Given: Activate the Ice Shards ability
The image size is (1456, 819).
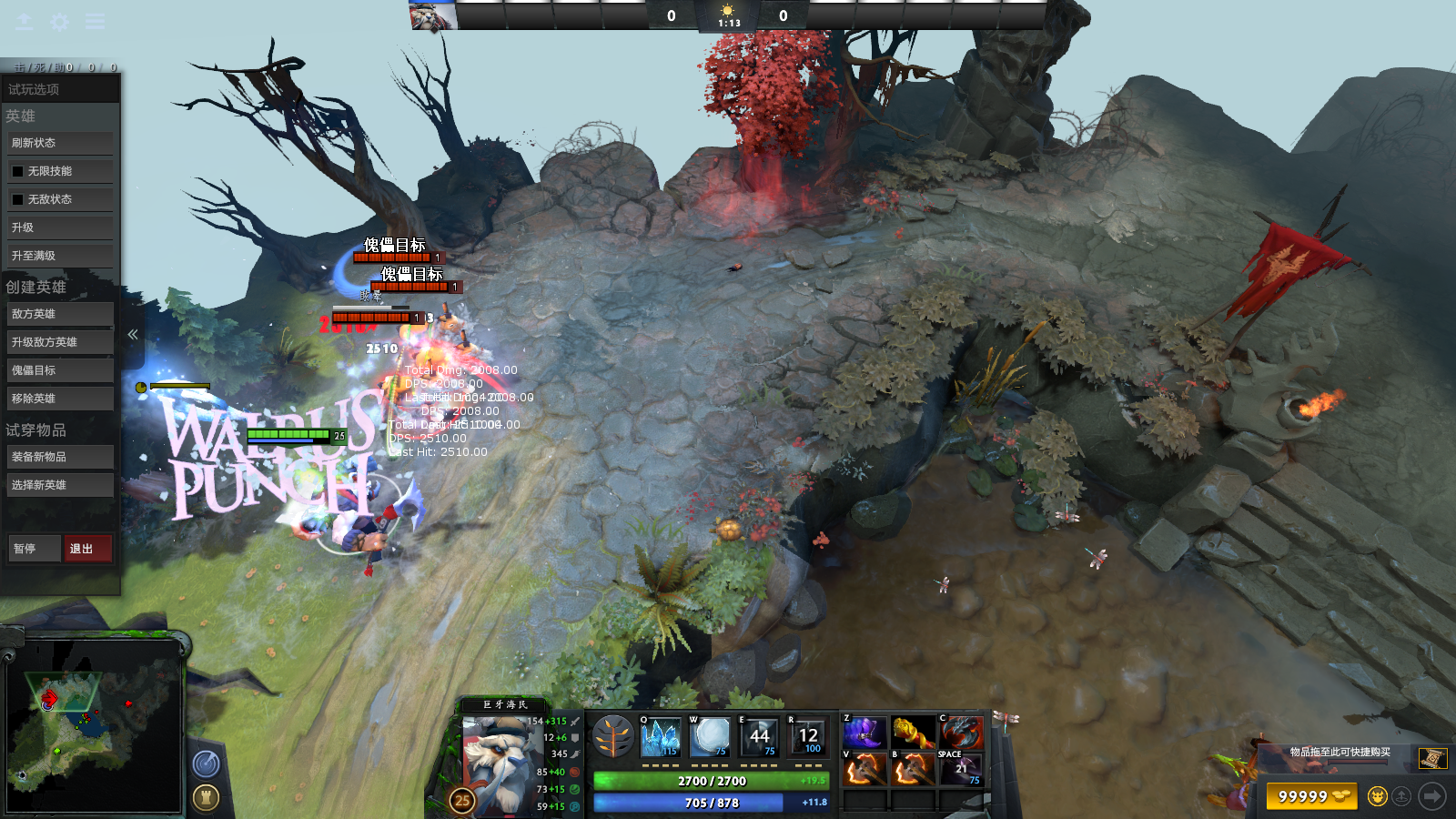Looking at the screenshot, I should click(x=662, y=736).
